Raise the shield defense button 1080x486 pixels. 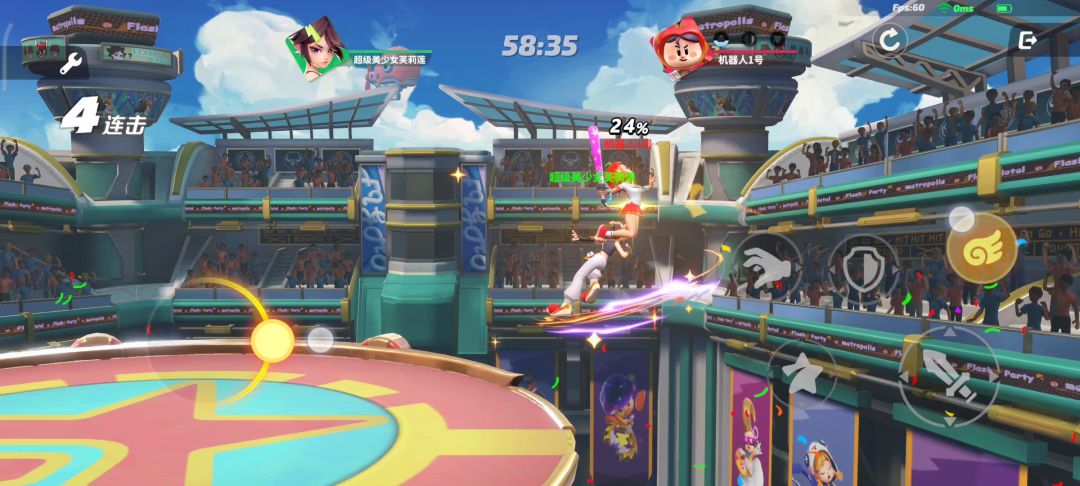(863, 267)
